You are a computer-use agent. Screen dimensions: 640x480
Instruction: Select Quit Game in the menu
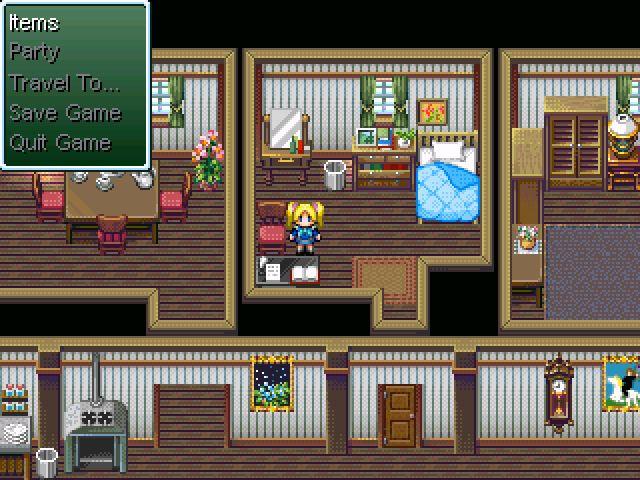pos(60,142)
